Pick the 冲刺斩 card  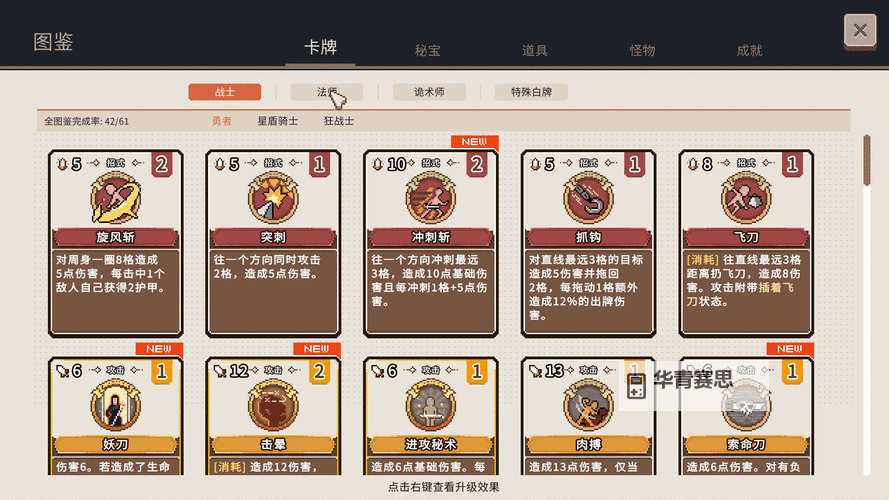pyautogui.click(x=431, y=243)
